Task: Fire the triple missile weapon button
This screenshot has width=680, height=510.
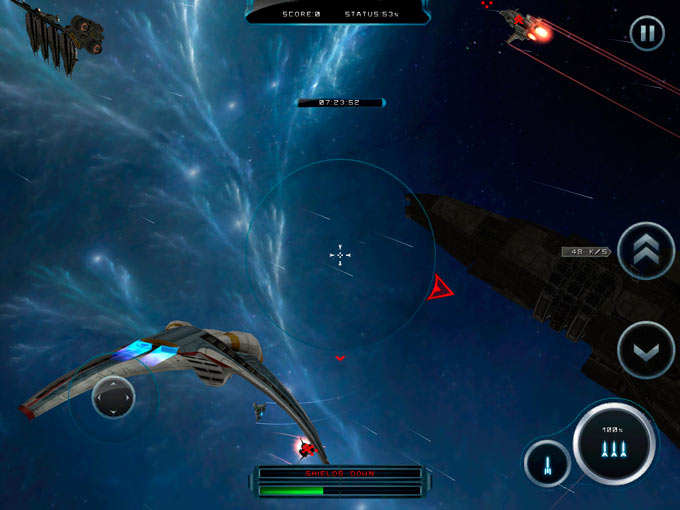Action: 614,444
